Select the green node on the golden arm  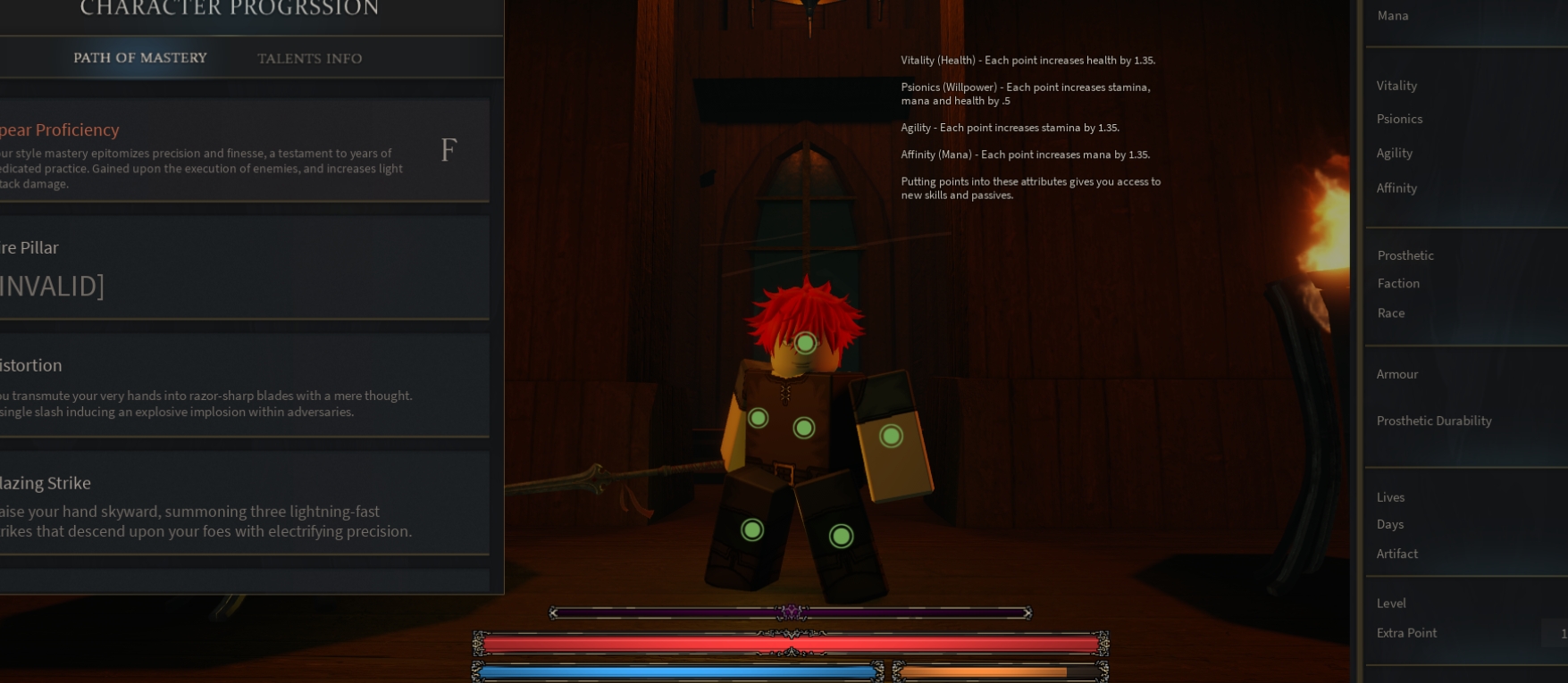pos(891,436)
